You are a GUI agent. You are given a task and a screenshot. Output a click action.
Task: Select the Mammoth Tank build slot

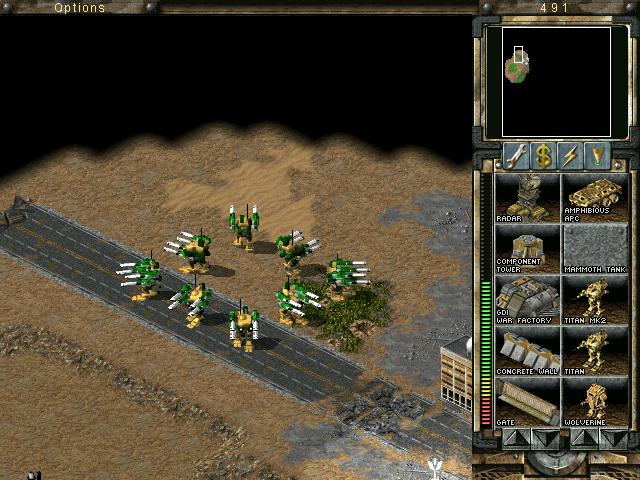pyautogui.click(x=594, y=248)
